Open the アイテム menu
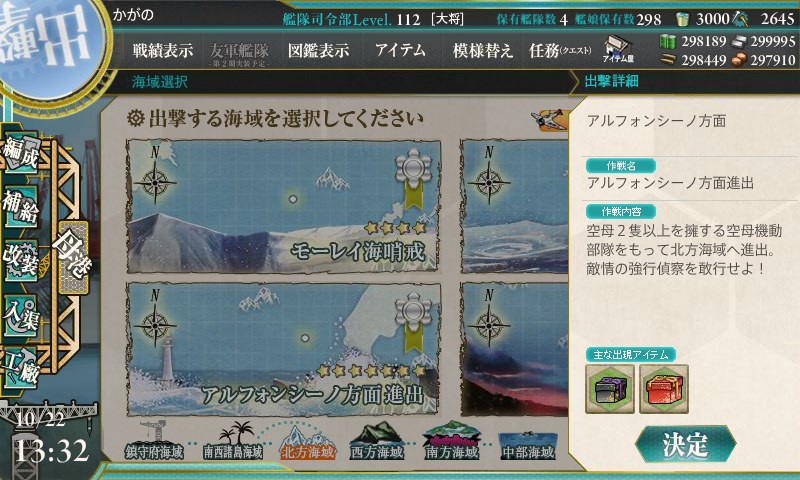 pos(400,50)
